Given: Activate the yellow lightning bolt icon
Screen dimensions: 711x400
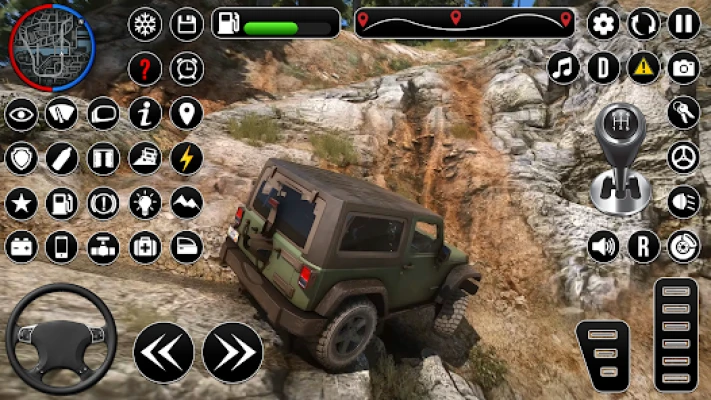Looking at the screenshot, I should pos(187,157).
